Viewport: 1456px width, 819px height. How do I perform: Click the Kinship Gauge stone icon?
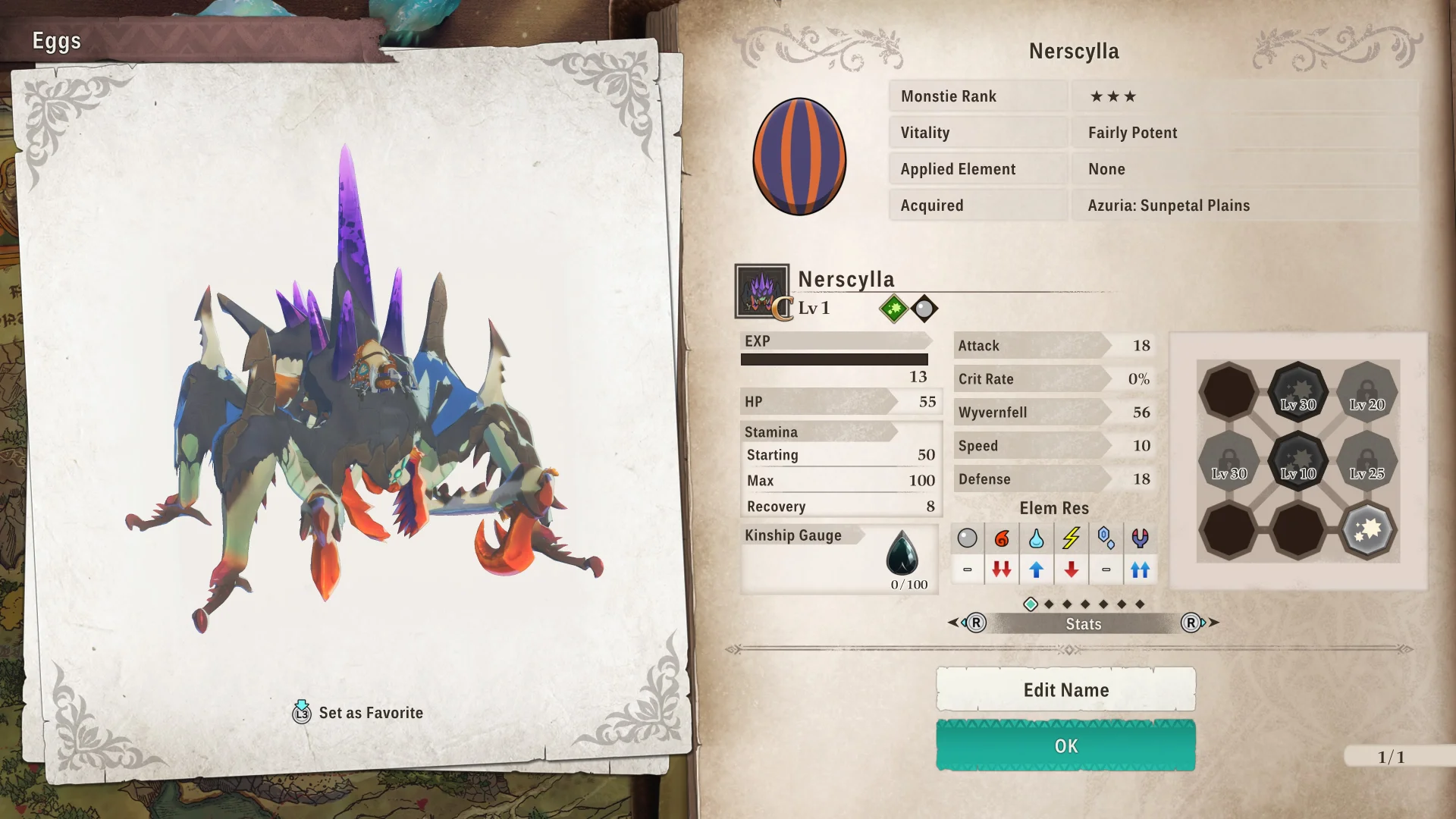(902, 553)
